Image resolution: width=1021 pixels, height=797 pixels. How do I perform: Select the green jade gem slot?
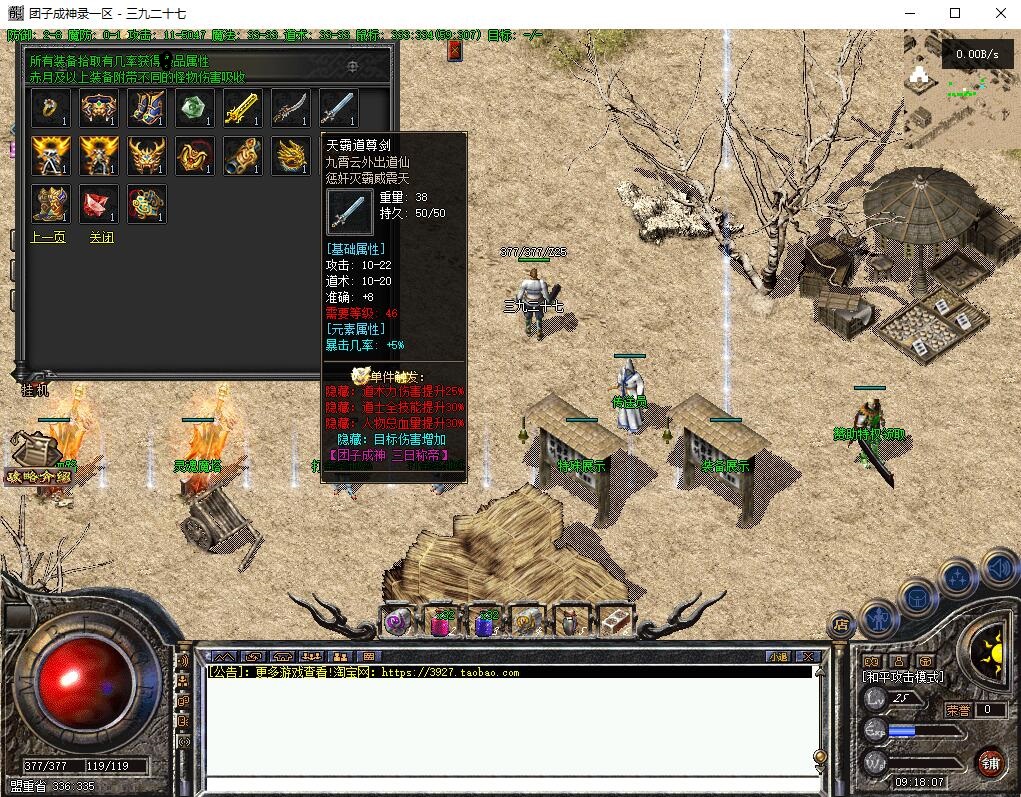pyautogui.click(x=195, y=108)
